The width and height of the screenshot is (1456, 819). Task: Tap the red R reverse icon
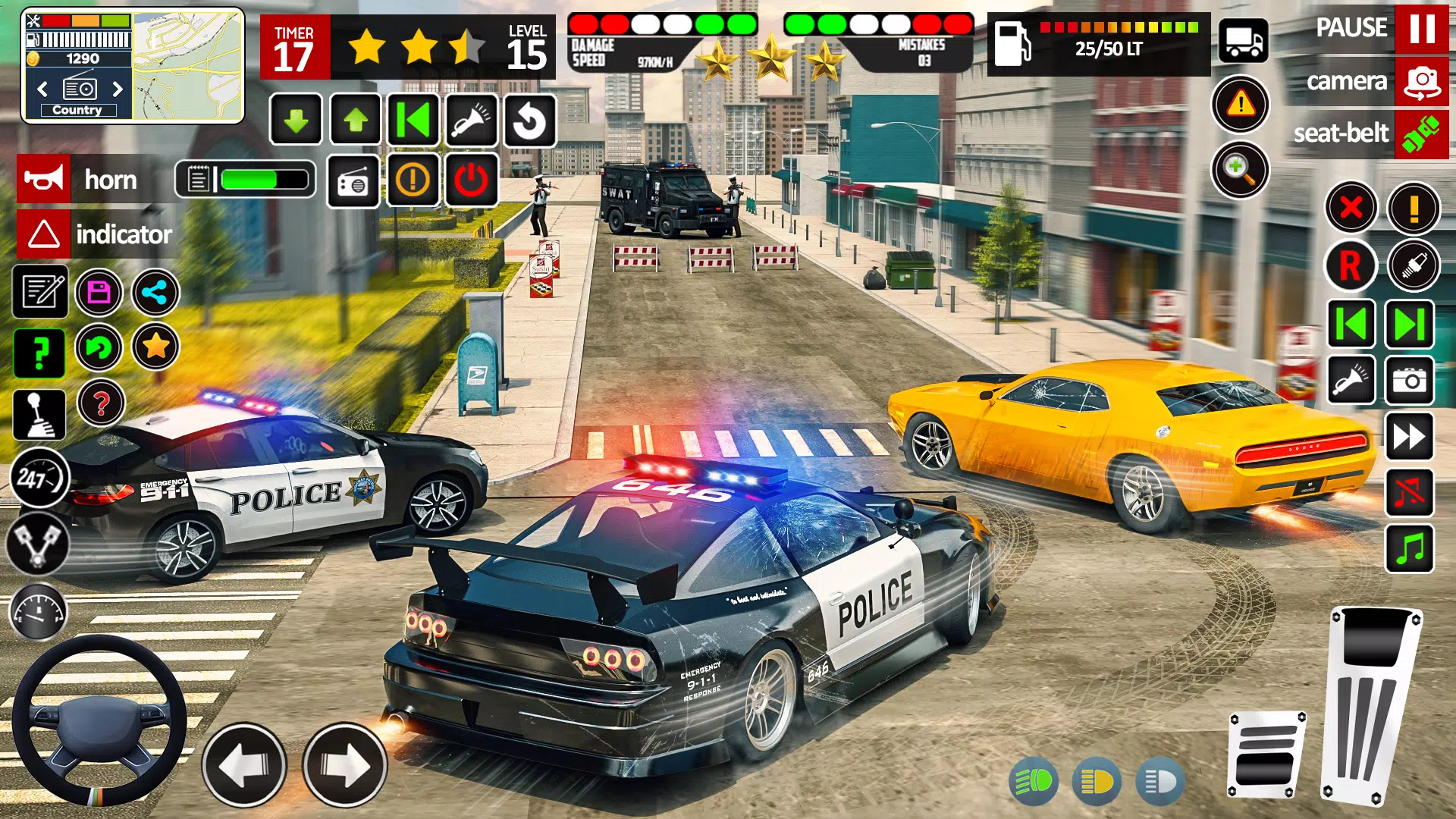click(1351, 265)
